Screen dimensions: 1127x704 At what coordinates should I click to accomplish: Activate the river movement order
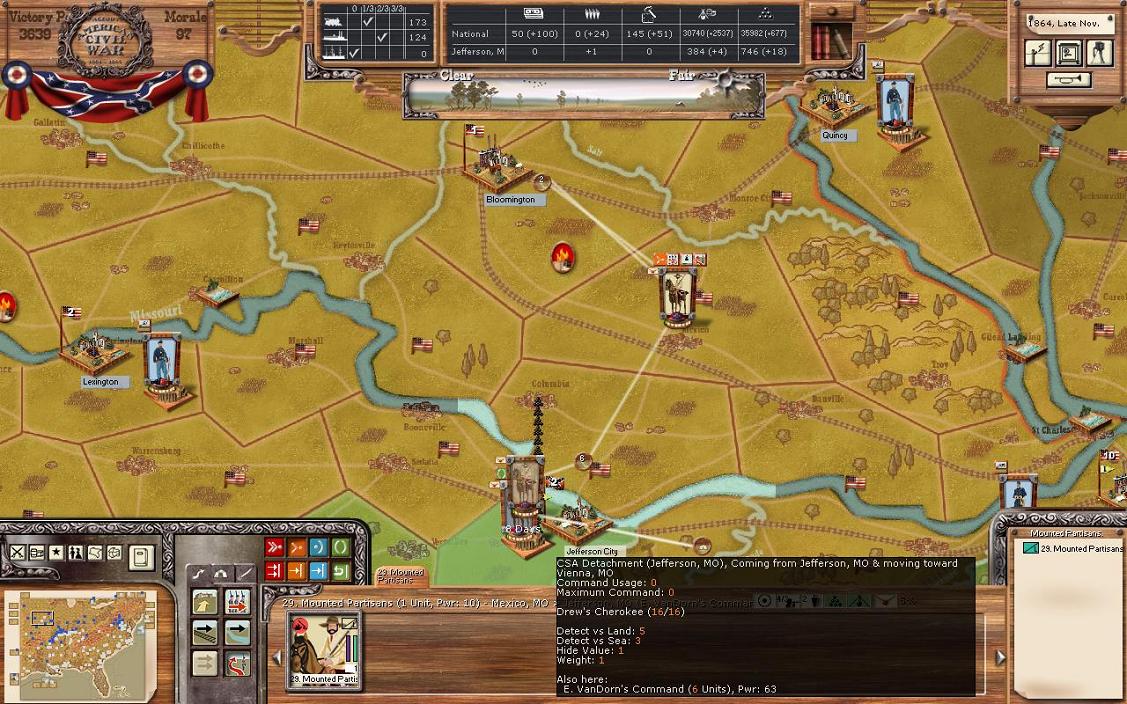237,632
